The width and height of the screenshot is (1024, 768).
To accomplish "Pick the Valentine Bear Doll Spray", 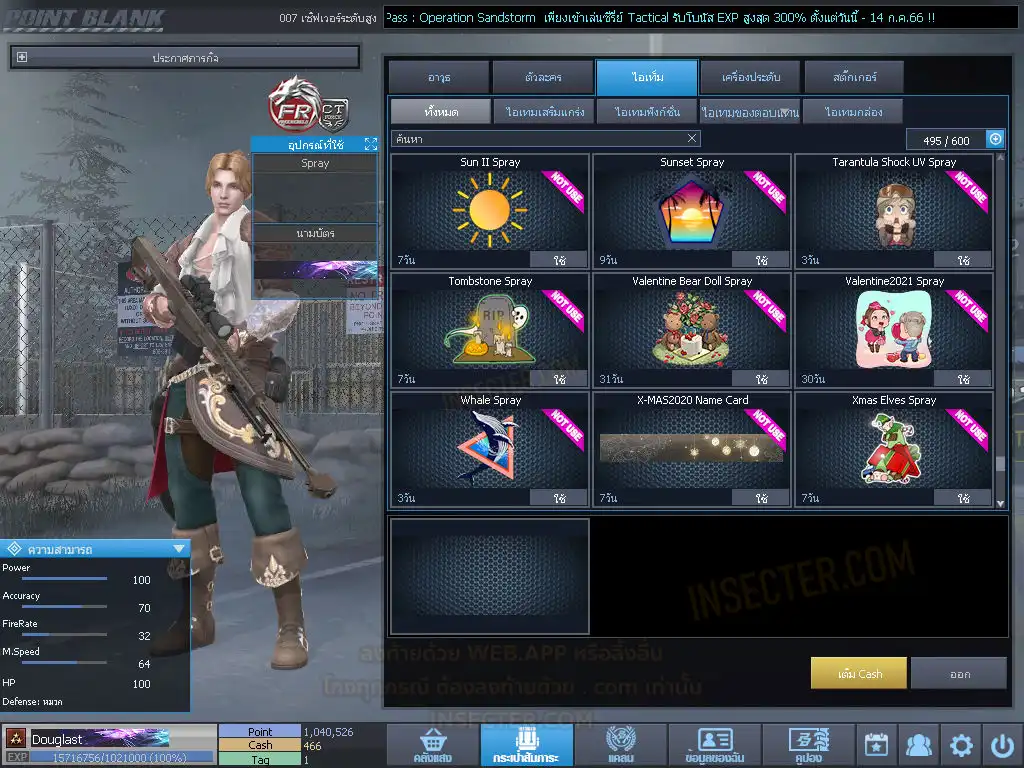I will [x=692, y=330].
